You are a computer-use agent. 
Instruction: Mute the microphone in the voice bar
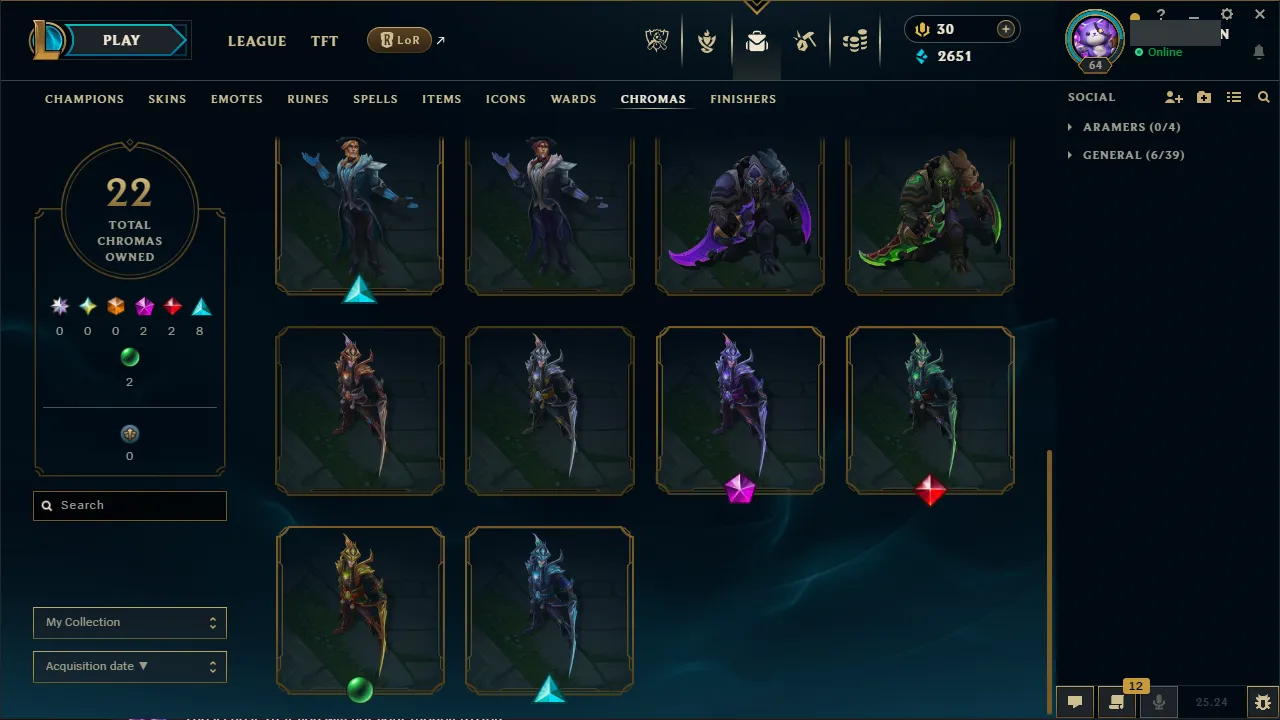(x=1158, y=701)
